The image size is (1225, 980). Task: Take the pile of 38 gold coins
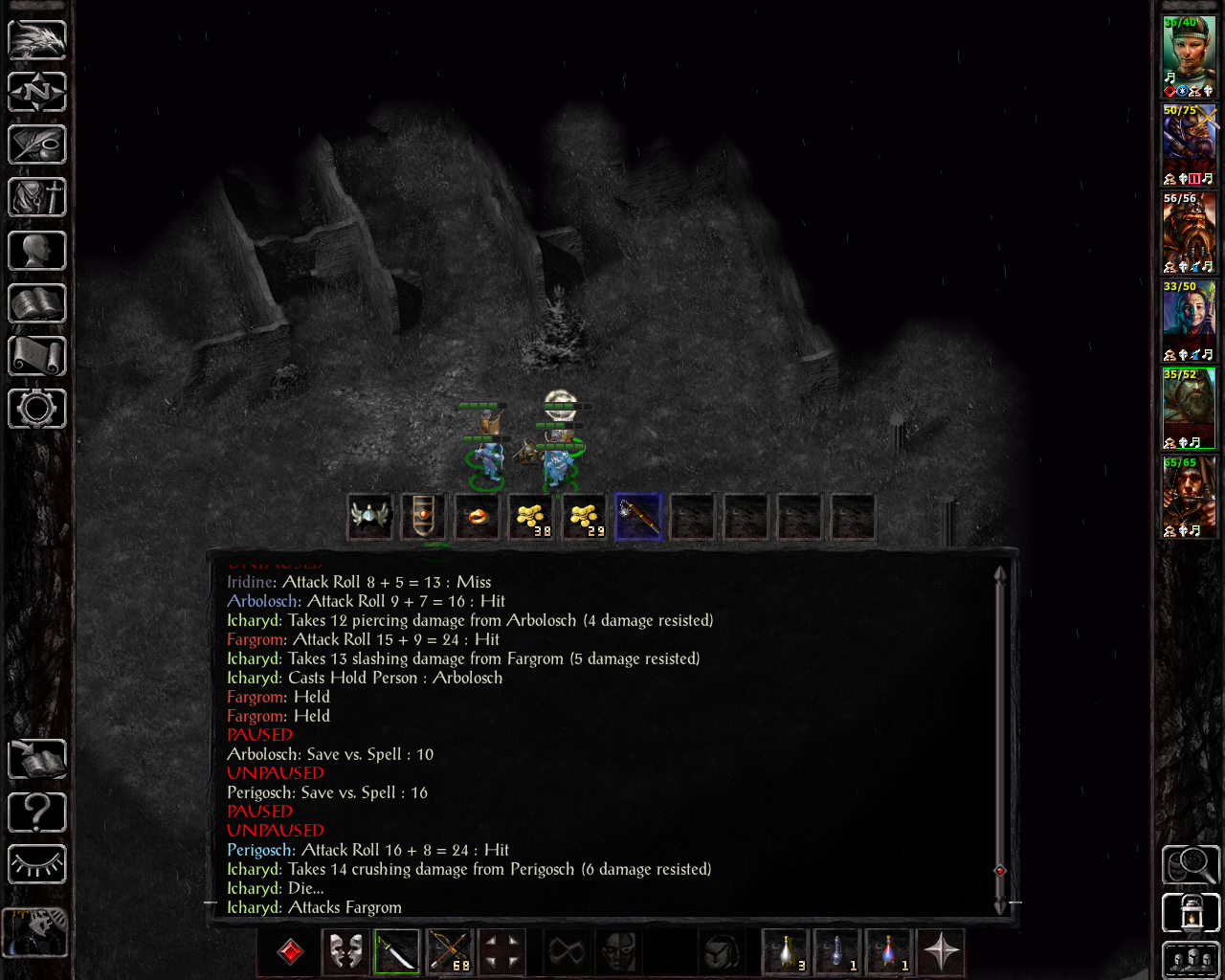click(x=531, y=517)
